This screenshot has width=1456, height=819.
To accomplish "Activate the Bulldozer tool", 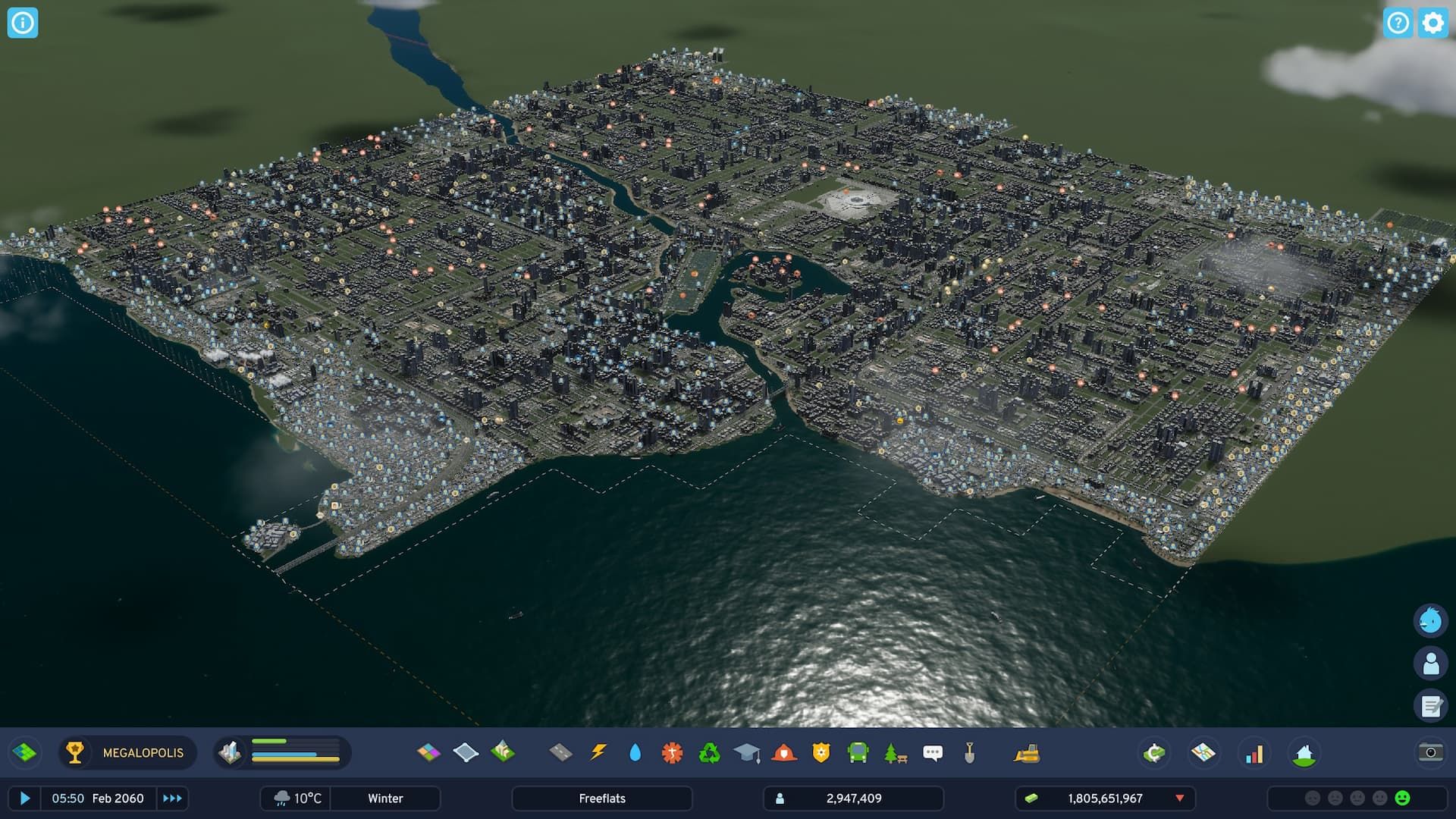I will 1028,753.
